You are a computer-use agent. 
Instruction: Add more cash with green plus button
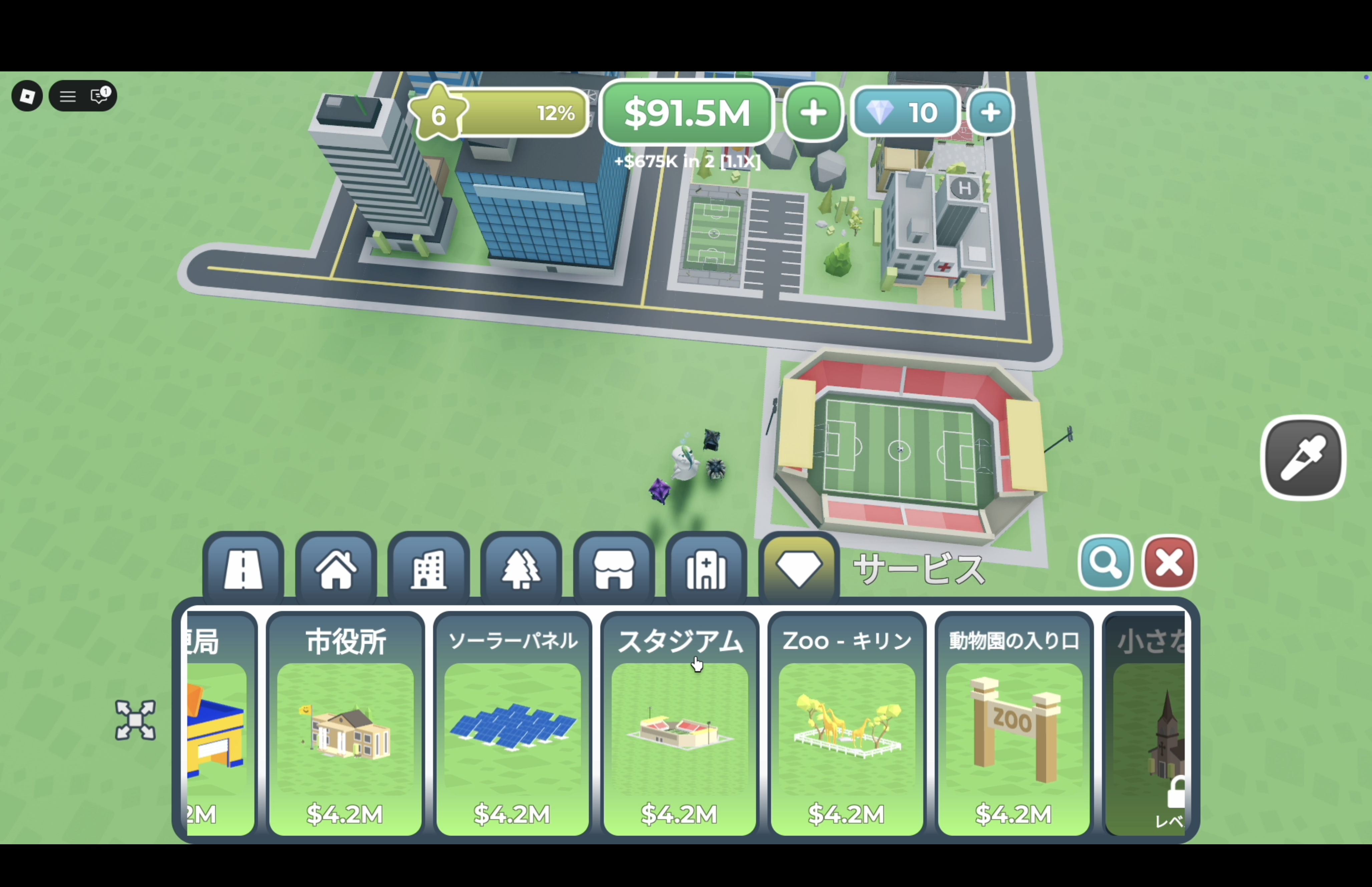[813, 112]
